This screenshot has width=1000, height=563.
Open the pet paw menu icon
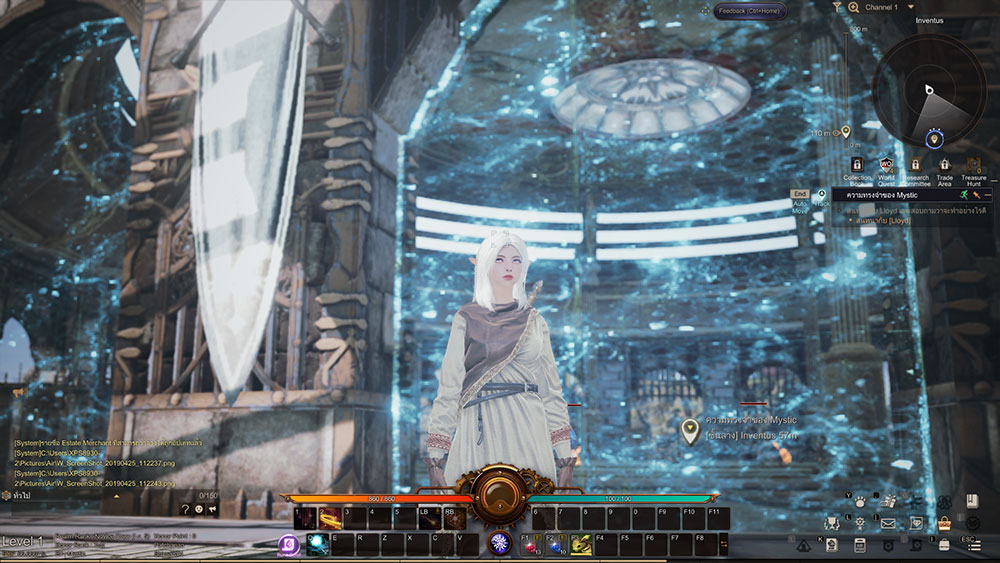859,503
